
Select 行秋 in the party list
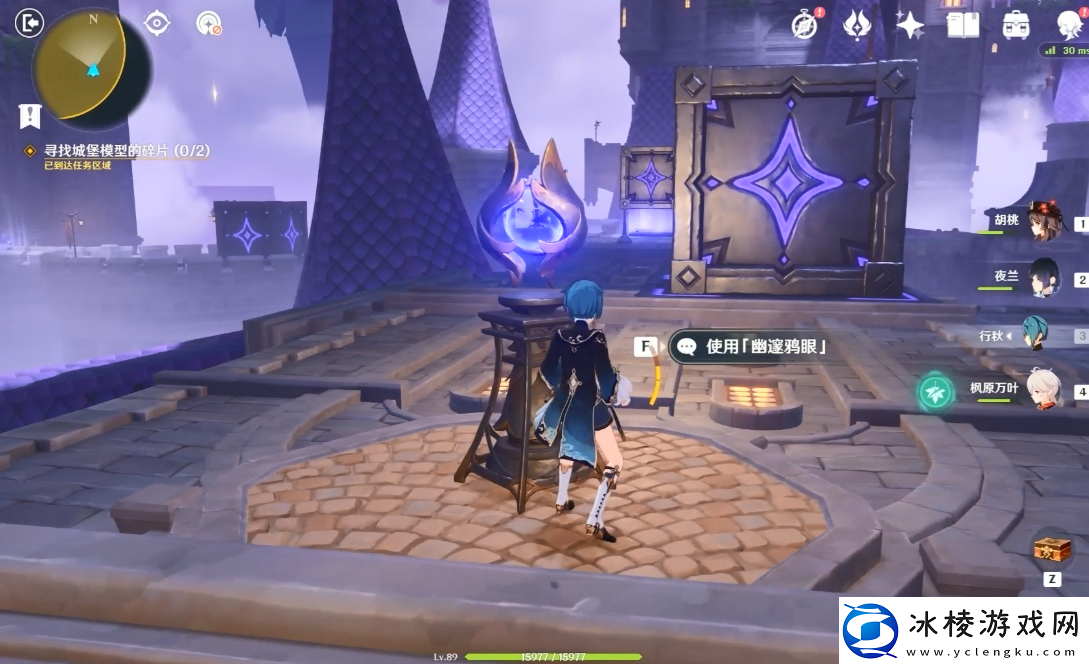(1044, 335)
